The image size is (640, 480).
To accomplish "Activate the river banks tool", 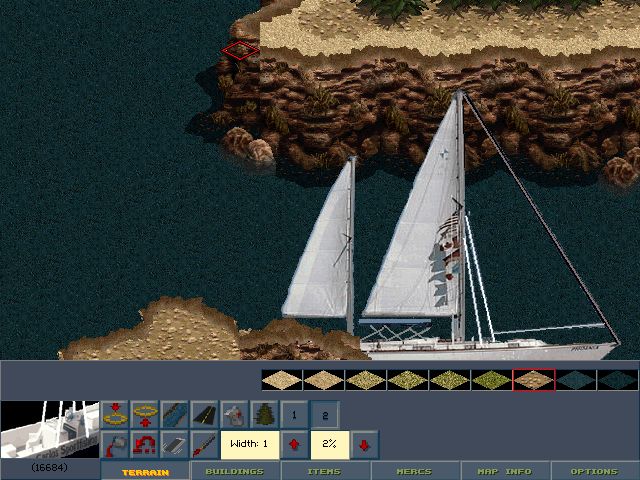I will pos(174,413).
